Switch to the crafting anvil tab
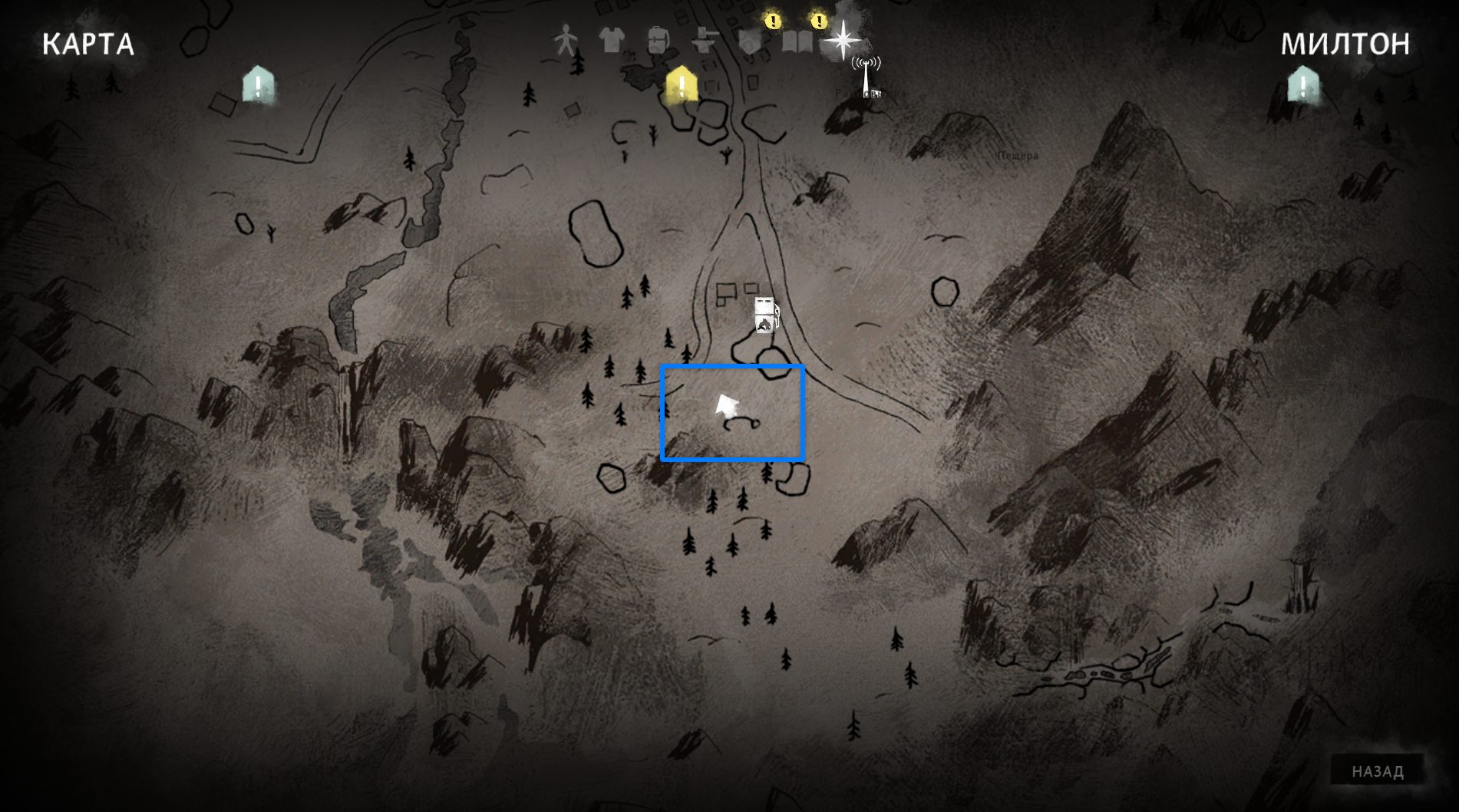The height and width of the screenshot is (812, 1459). 704,40
